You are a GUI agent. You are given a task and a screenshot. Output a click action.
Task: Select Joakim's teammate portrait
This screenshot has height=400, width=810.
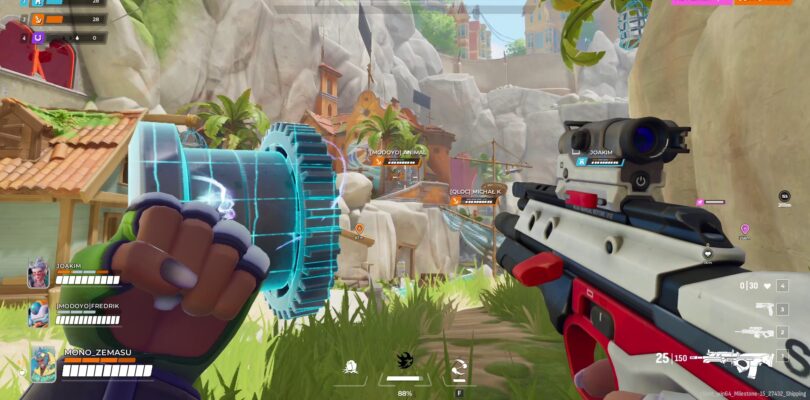[x=38, y=273]
